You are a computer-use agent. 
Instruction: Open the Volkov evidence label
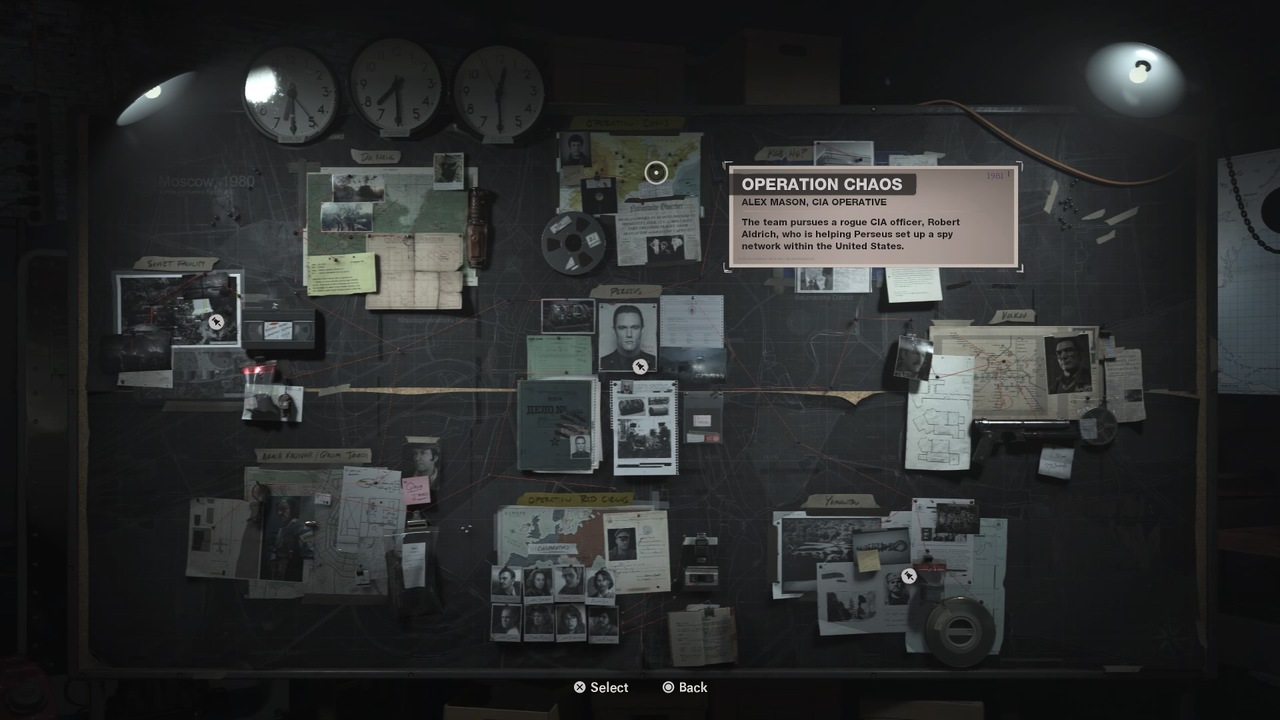1015,312
